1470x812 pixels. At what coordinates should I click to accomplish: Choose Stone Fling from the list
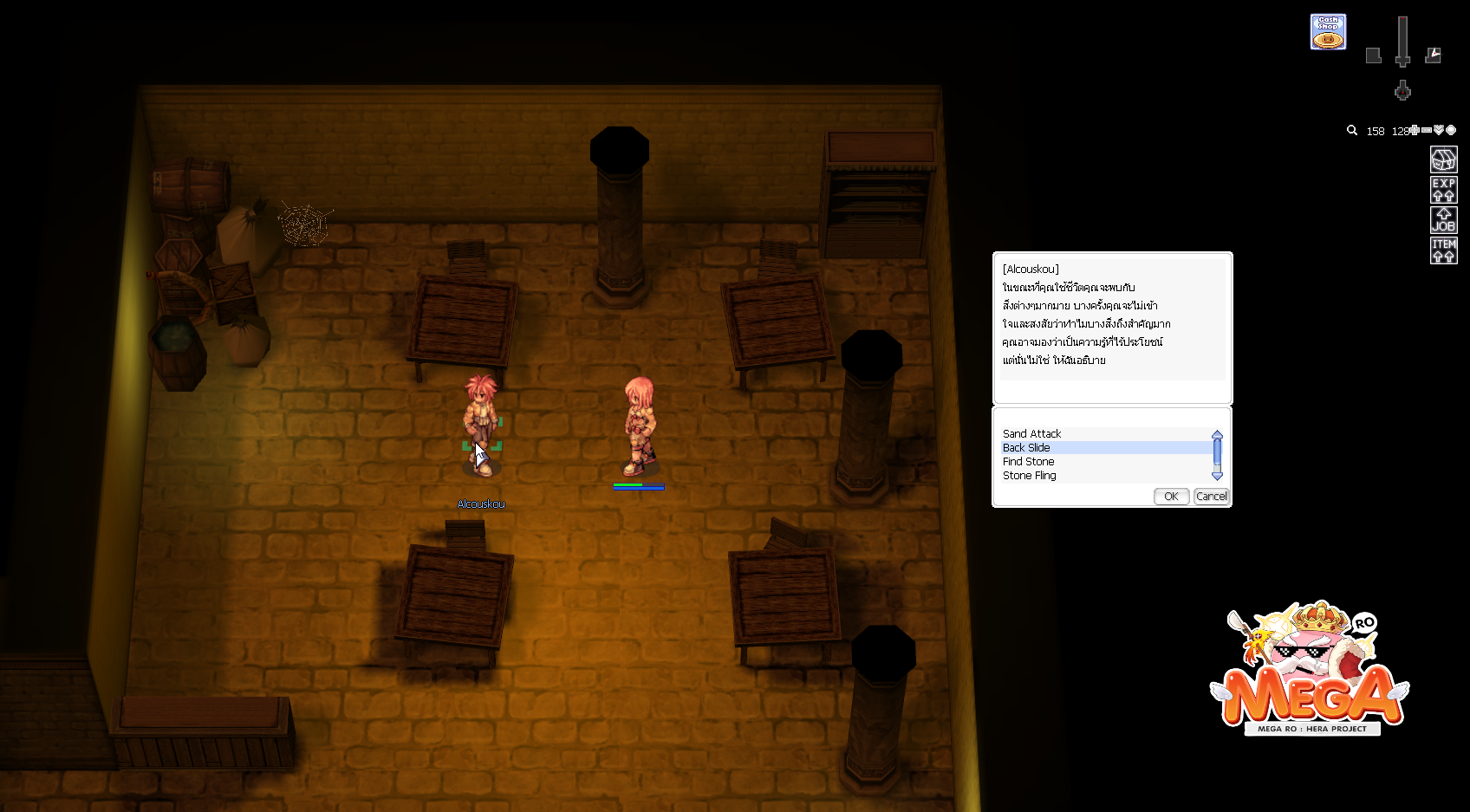tap(1029, 475)
